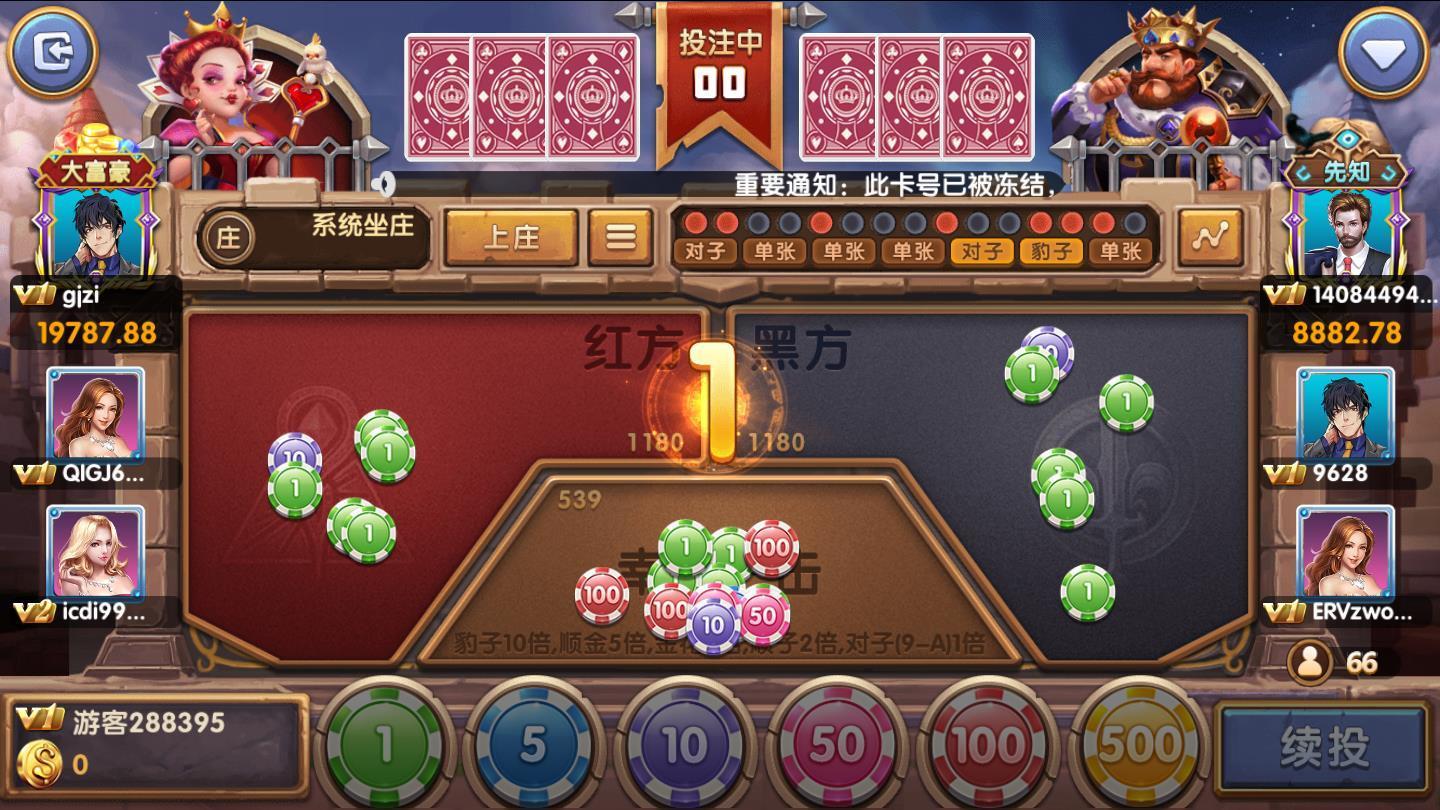Screen dimensions: 1440x810
Task: Click the exit door icon top-left
Action: [x=55, y=52]
